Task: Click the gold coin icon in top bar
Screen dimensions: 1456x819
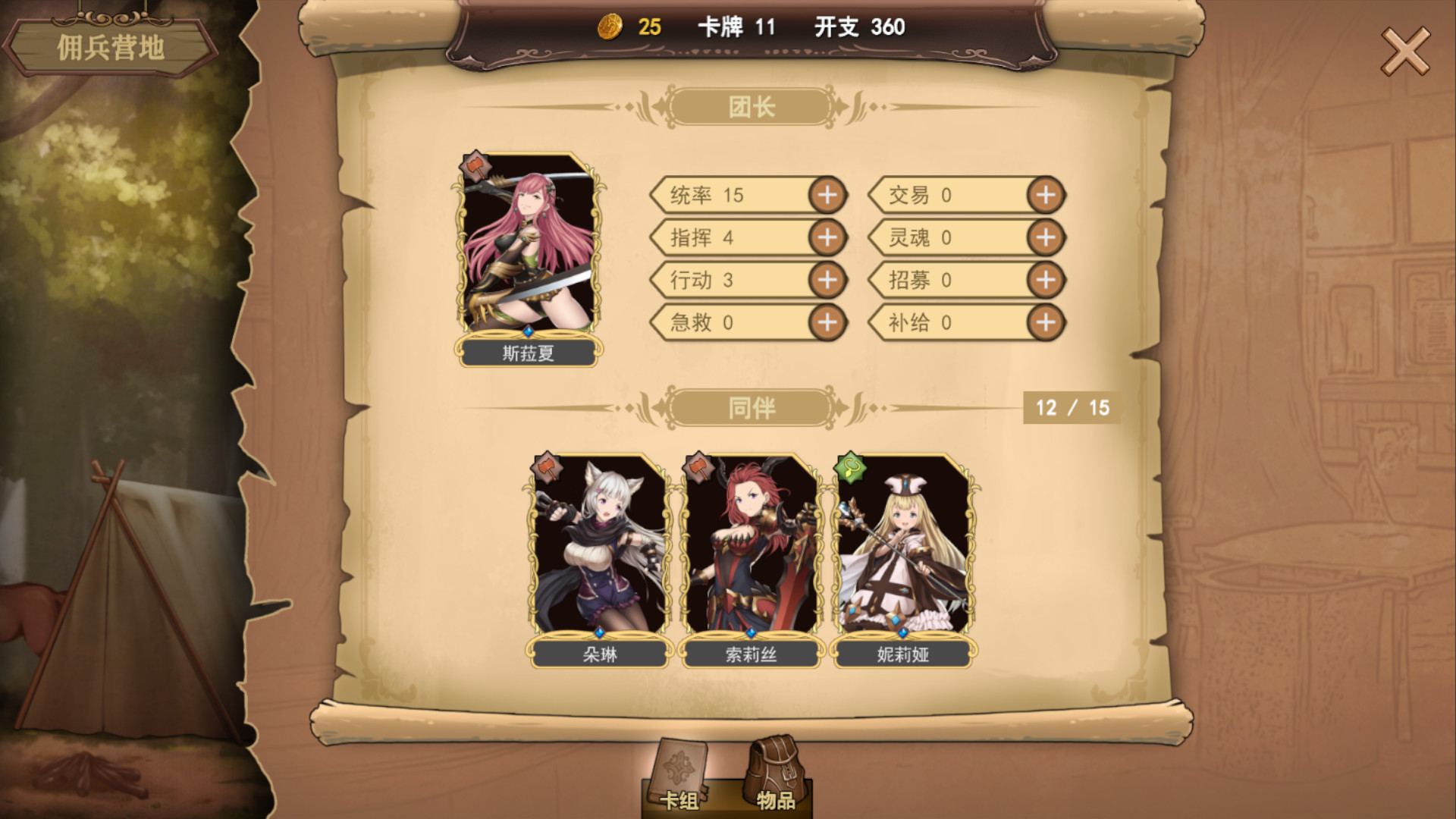Action: tap(613, 27)
